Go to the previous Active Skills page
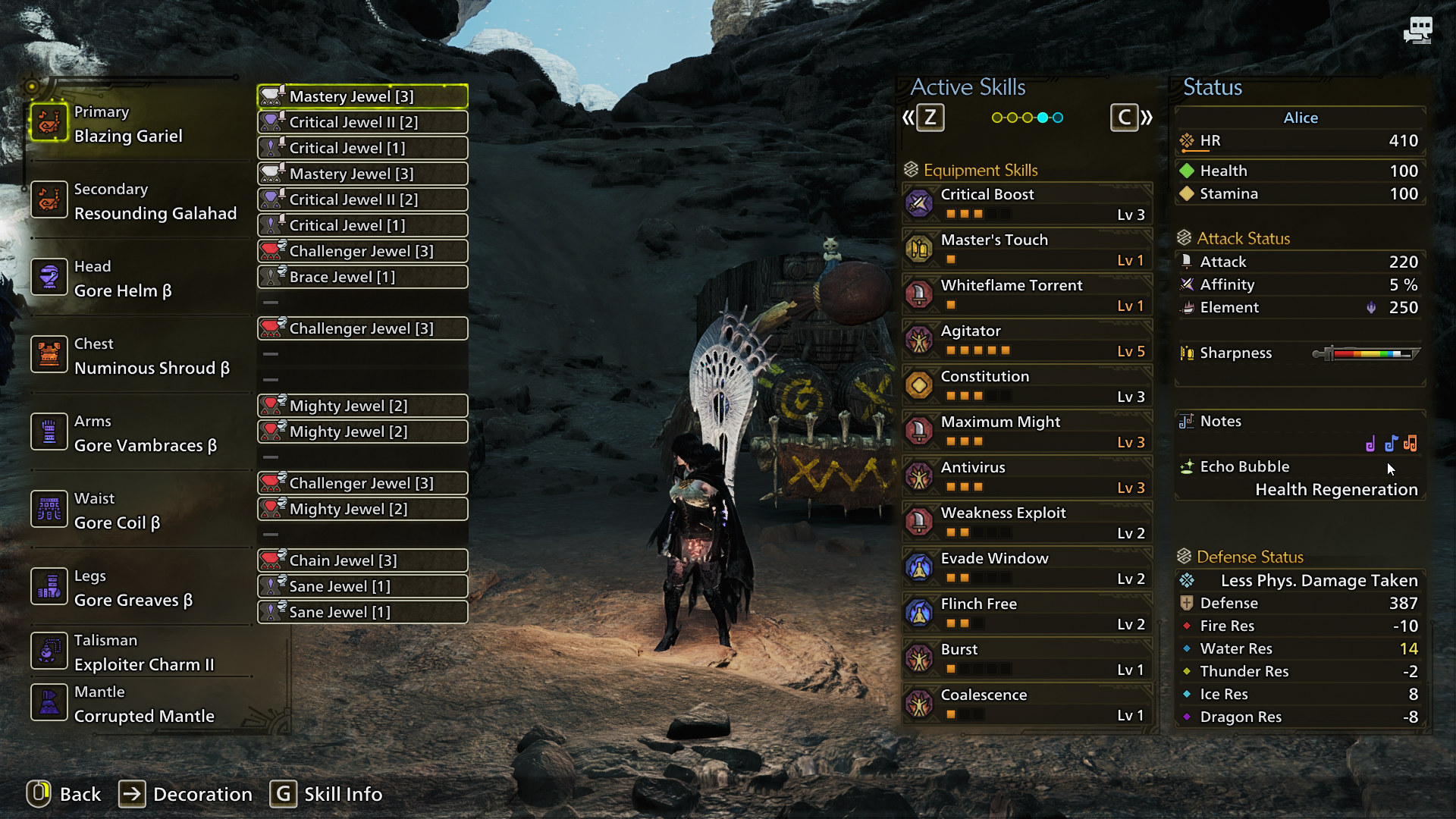1456x819 pixels. (x=923, y=118)
